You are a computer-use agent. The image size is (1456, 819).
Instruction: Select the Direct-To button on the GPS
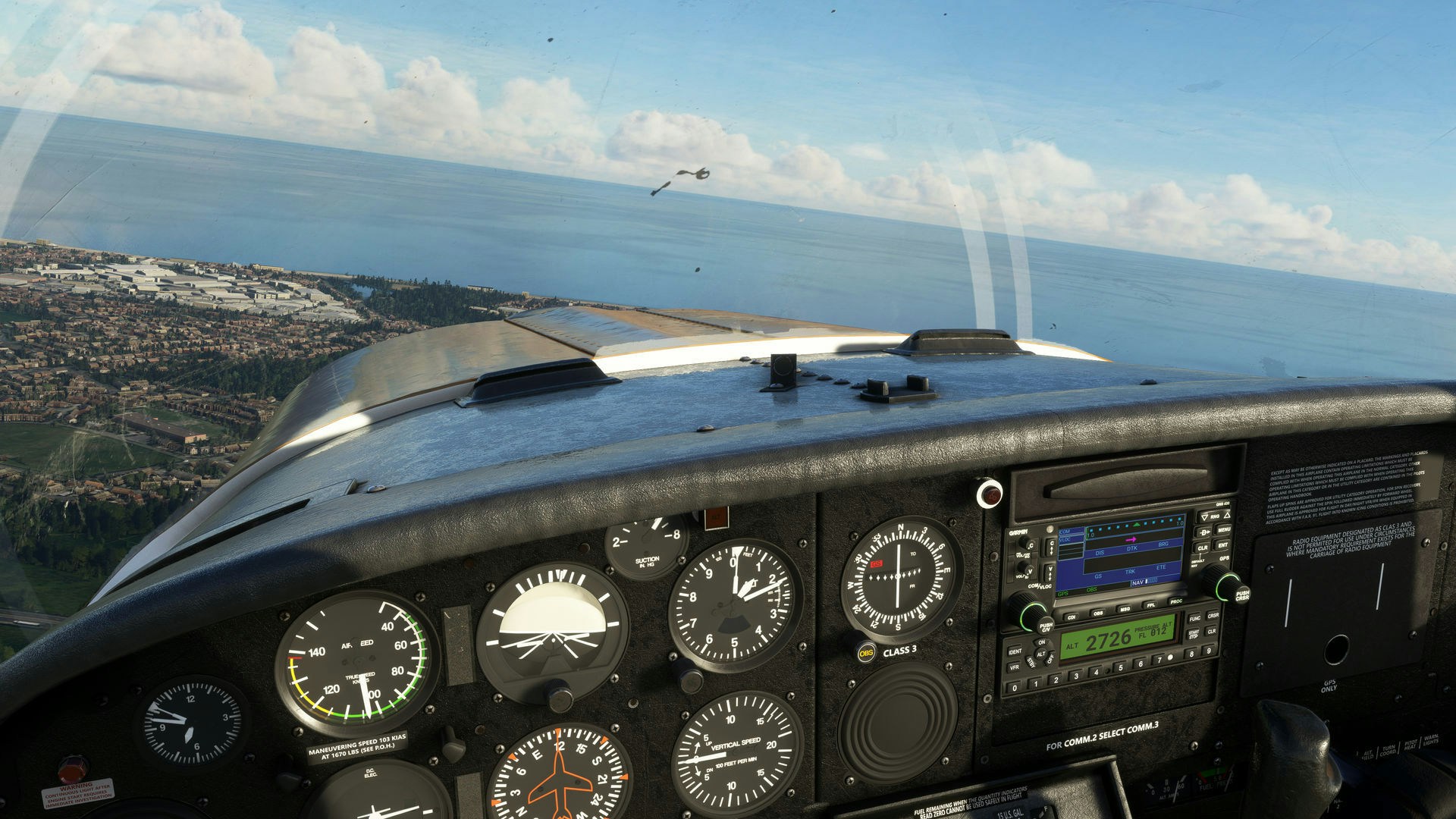point(1203,532)
